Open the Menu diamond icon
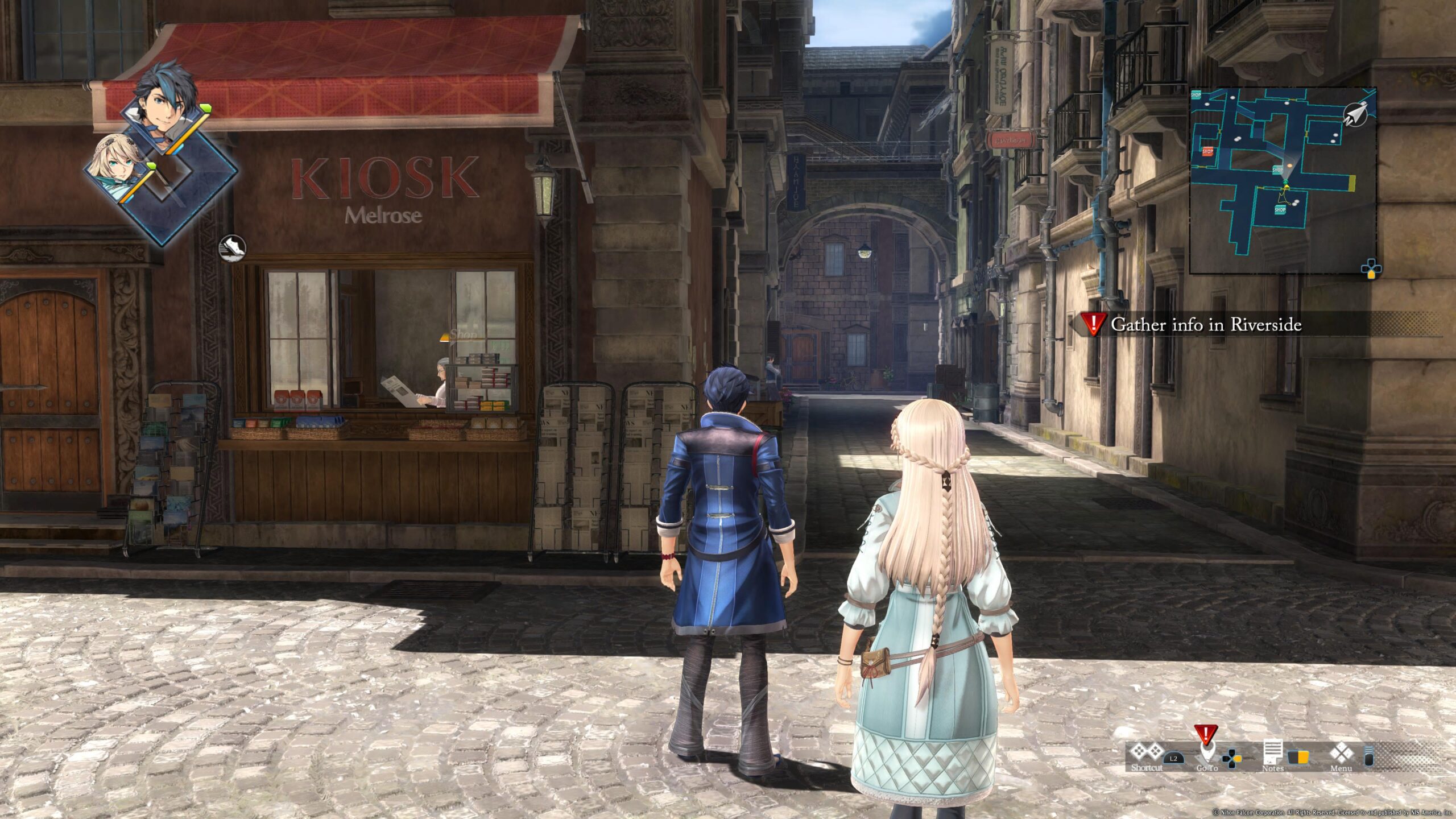 (x=1341, y=753)
